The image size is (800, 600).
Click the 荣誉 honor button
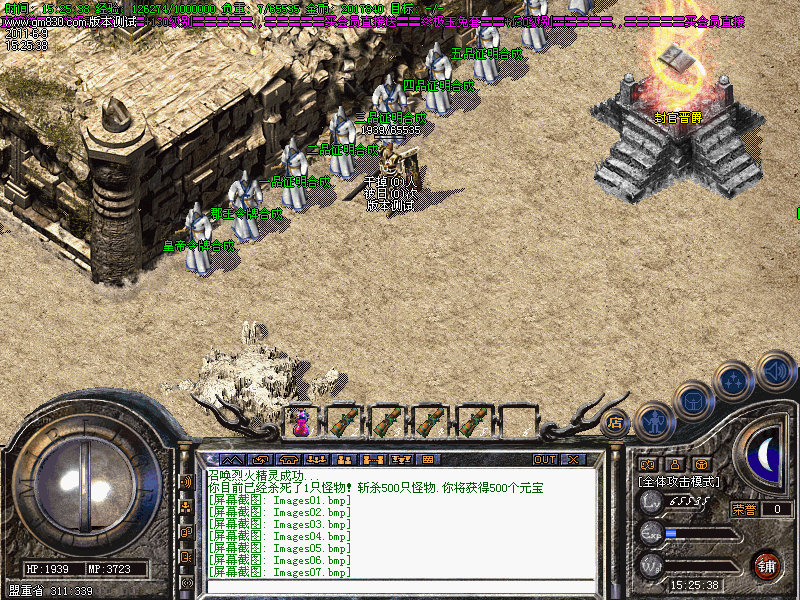coord(743,508)
